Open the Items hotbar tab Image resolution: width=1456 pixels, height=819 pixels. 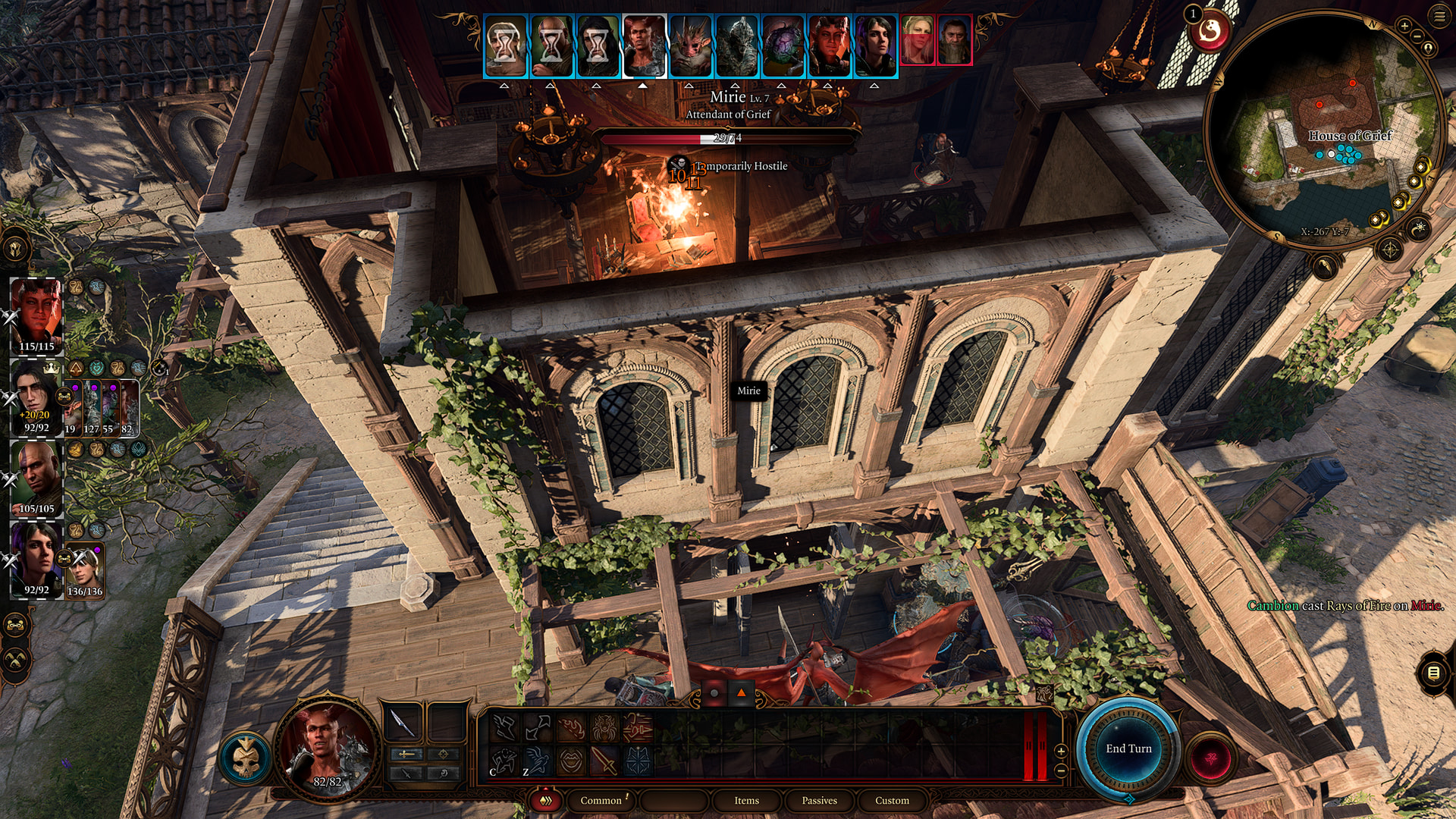(746, 800)
